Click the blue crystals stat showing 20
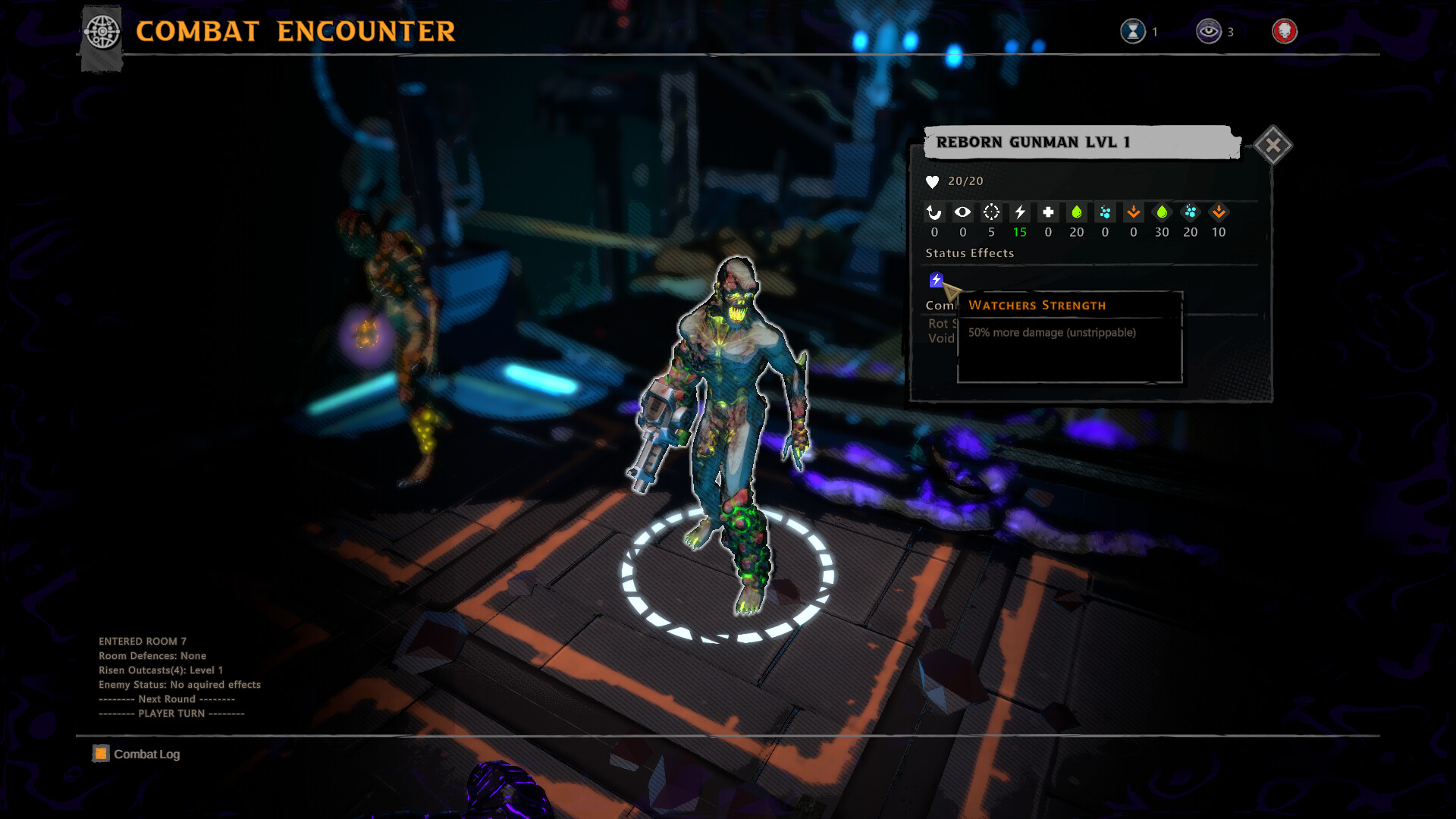The width and height of the screenshot is (1456, 819). tap(1191, 213)
